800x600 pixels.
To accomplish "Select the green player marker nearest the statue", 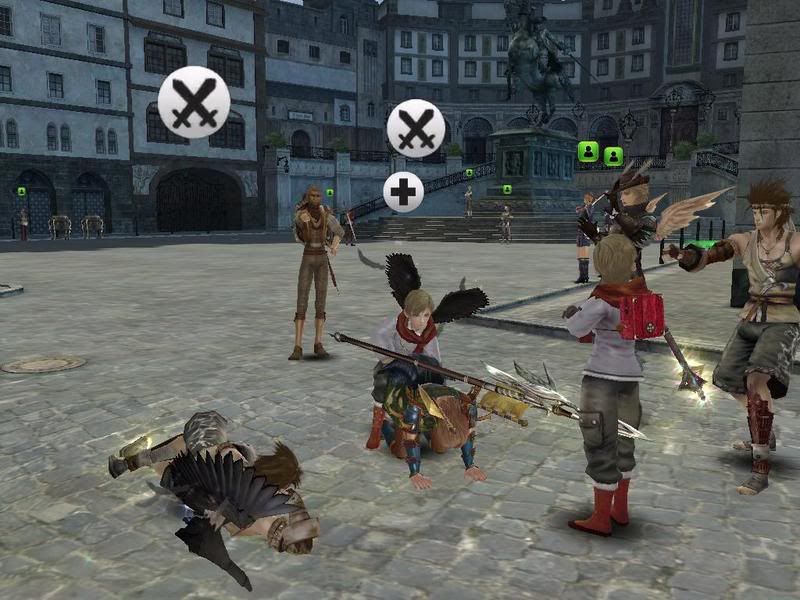I will [x=588, y=151].
